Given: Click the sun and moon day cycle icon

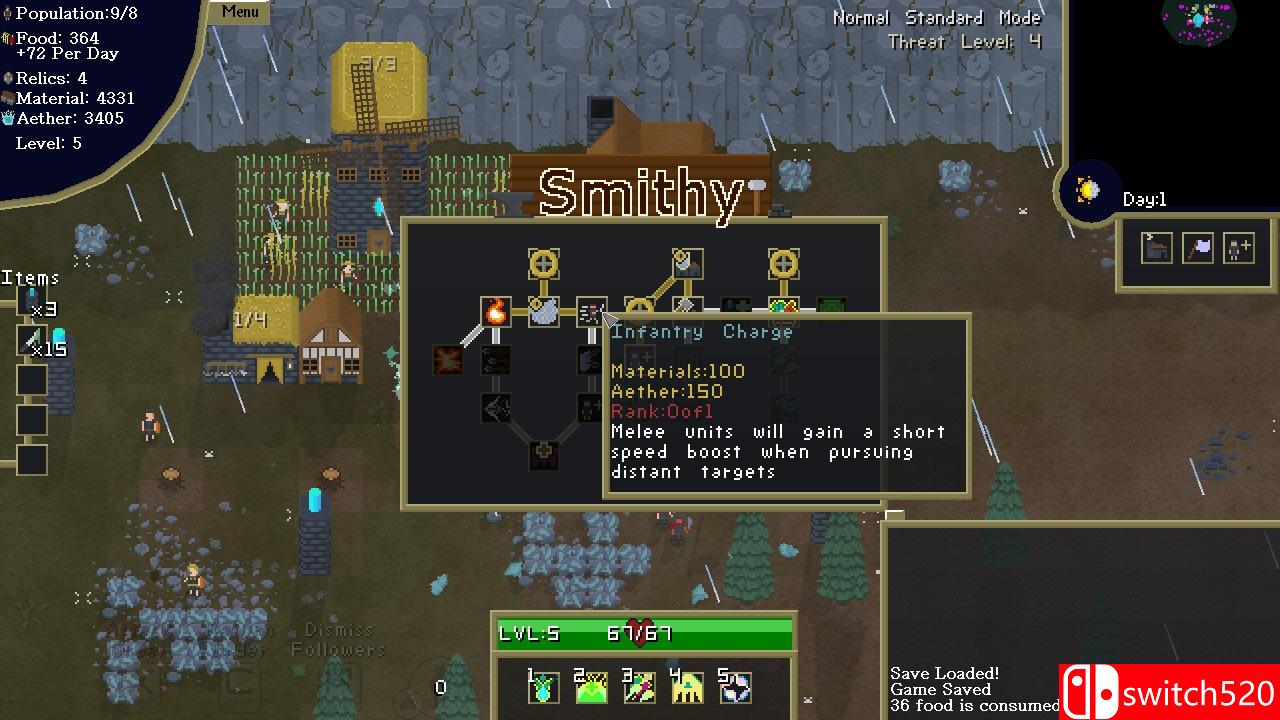Looking at the screenshot, I should pos(1087,190).
